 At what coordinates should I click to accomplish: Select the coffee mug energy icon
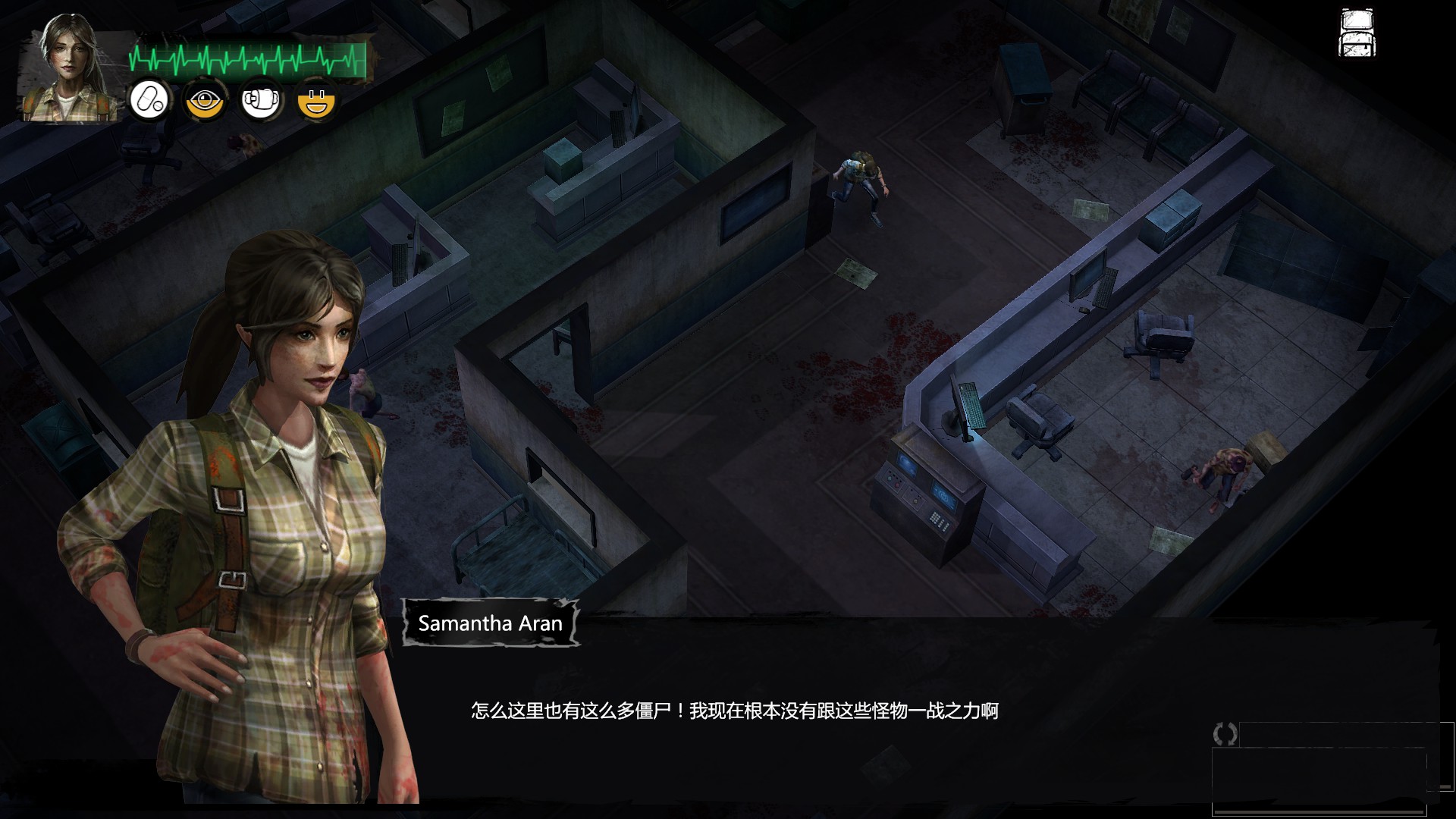coord(261,100)
